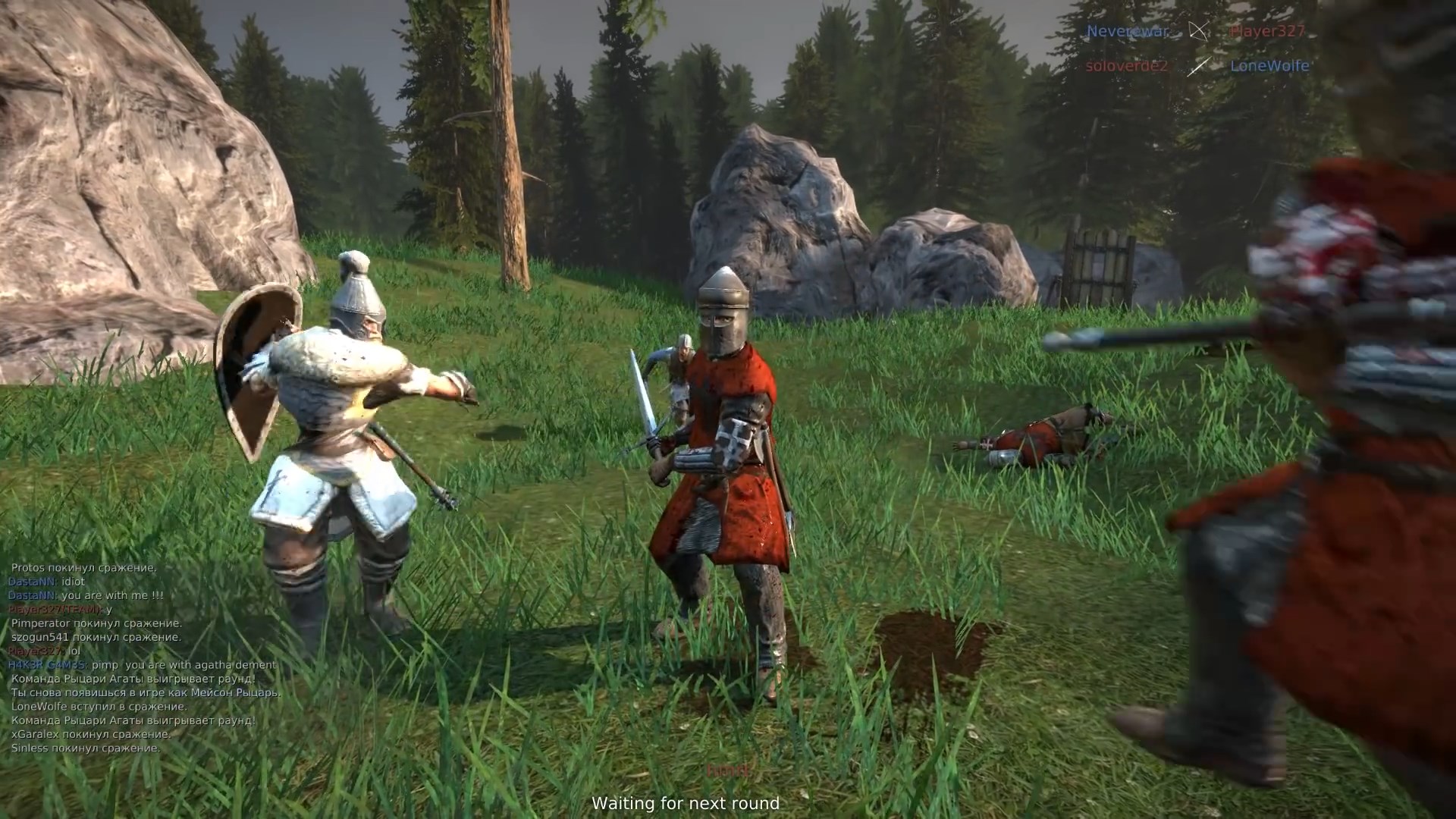This screenshot has width=1456, height=819.
Task: Click the sword kill icon beside soloverde2
Action: pyautogui.click(x=1198, y=67)
